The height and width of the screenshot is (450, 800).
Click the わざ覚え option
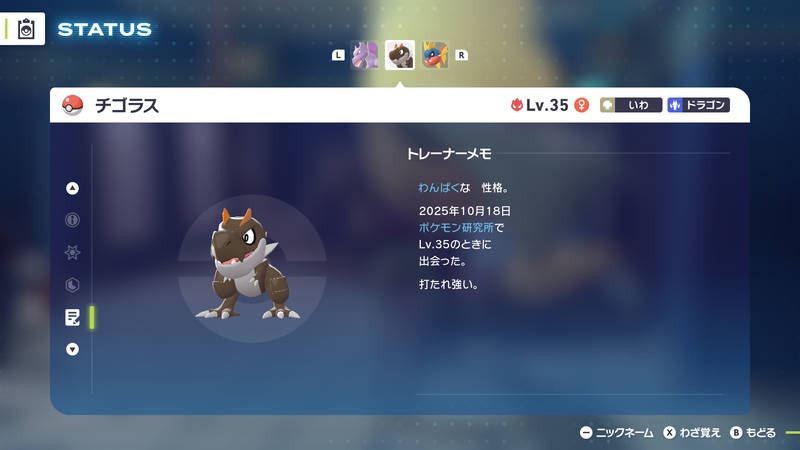pos(692,433)
